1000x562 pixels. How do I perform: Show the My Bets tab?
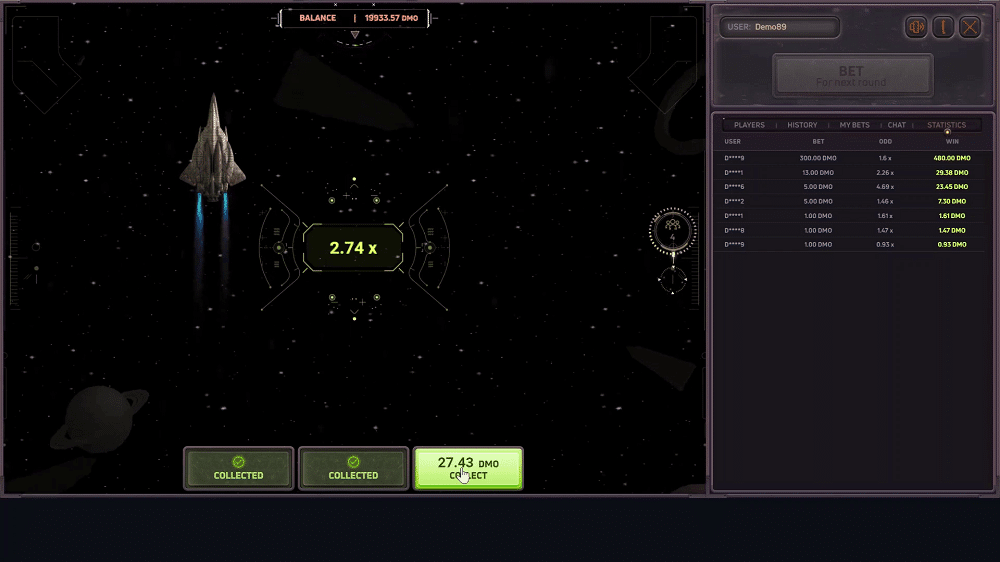[854, 125]
